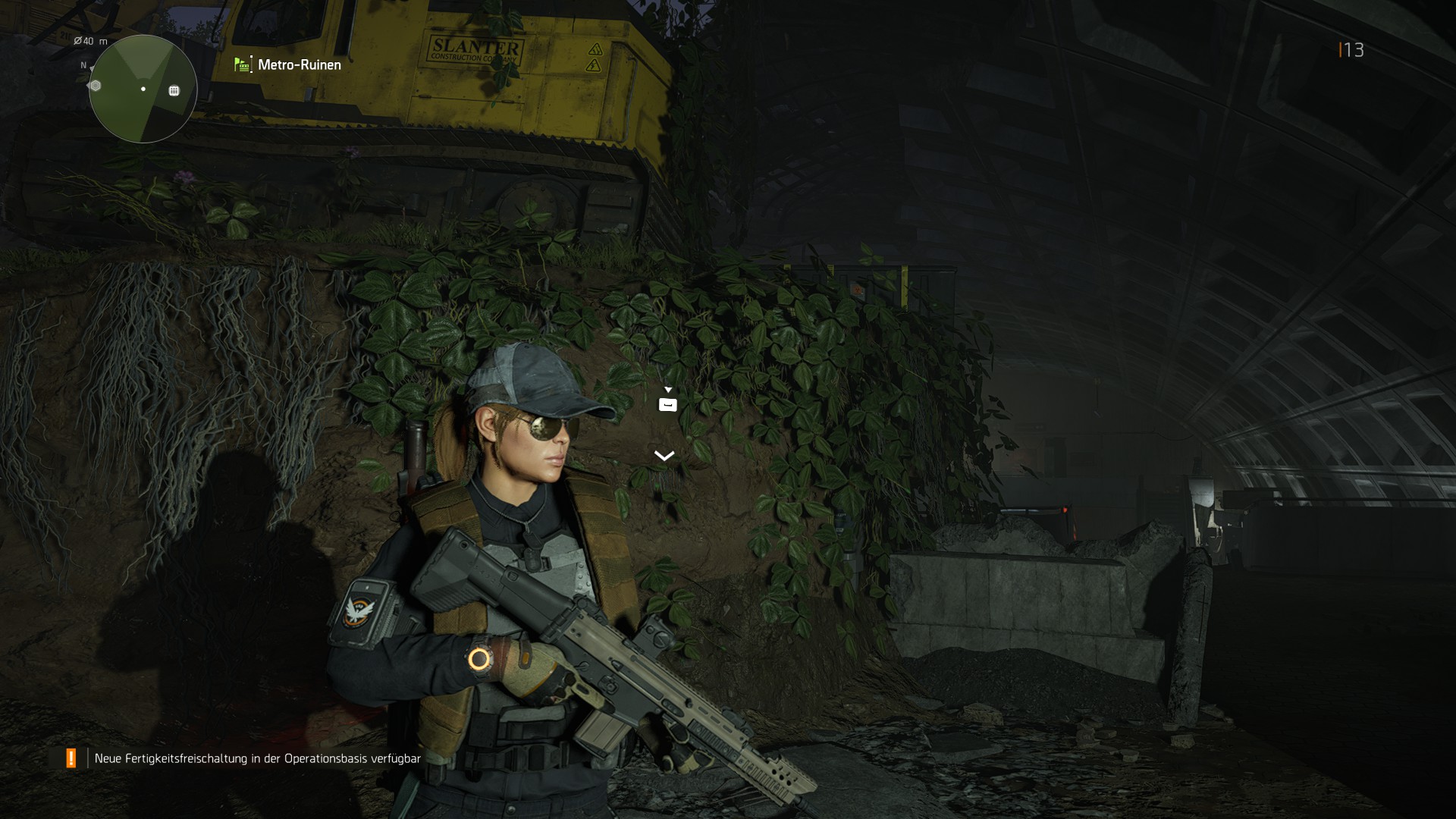Click the player position dot on the minimap
Image resolution: width=1456 pixels, height=819 pixels.
(x=143, y=89)
